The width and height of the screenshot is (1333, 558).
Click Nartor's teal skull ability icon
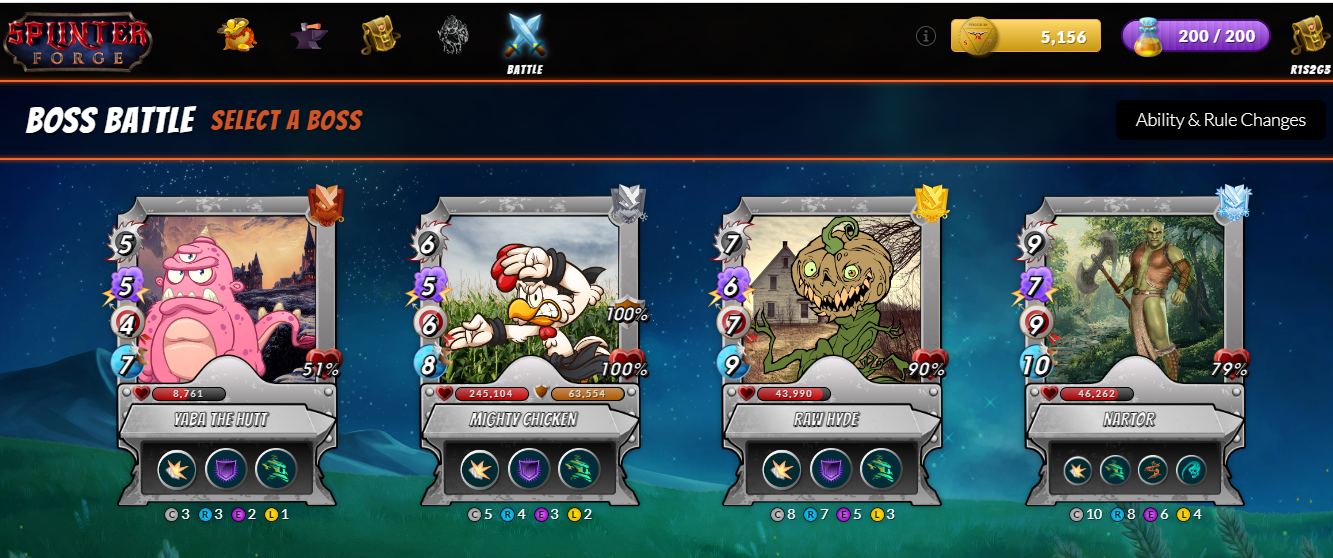click(1191, 470)
